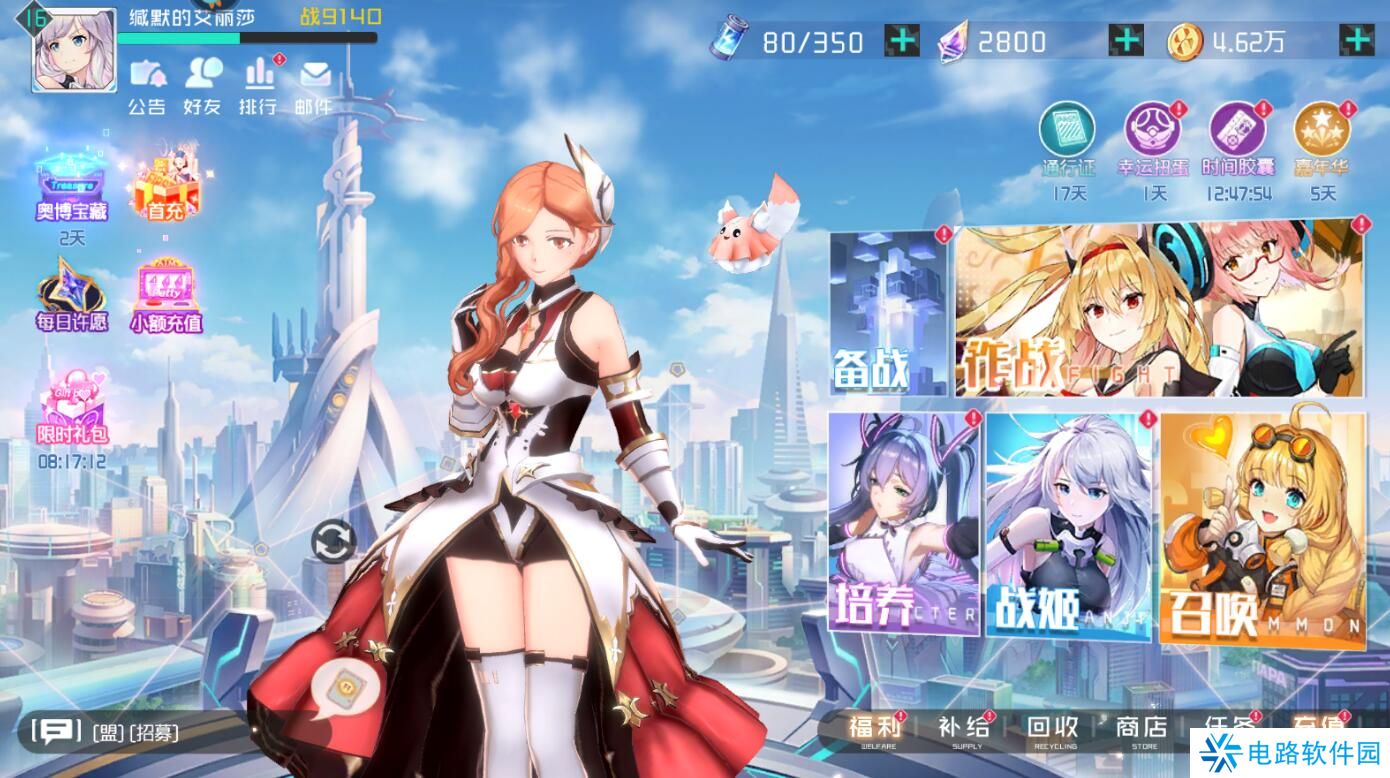Open the 备战 battle preparation panel

888,312
